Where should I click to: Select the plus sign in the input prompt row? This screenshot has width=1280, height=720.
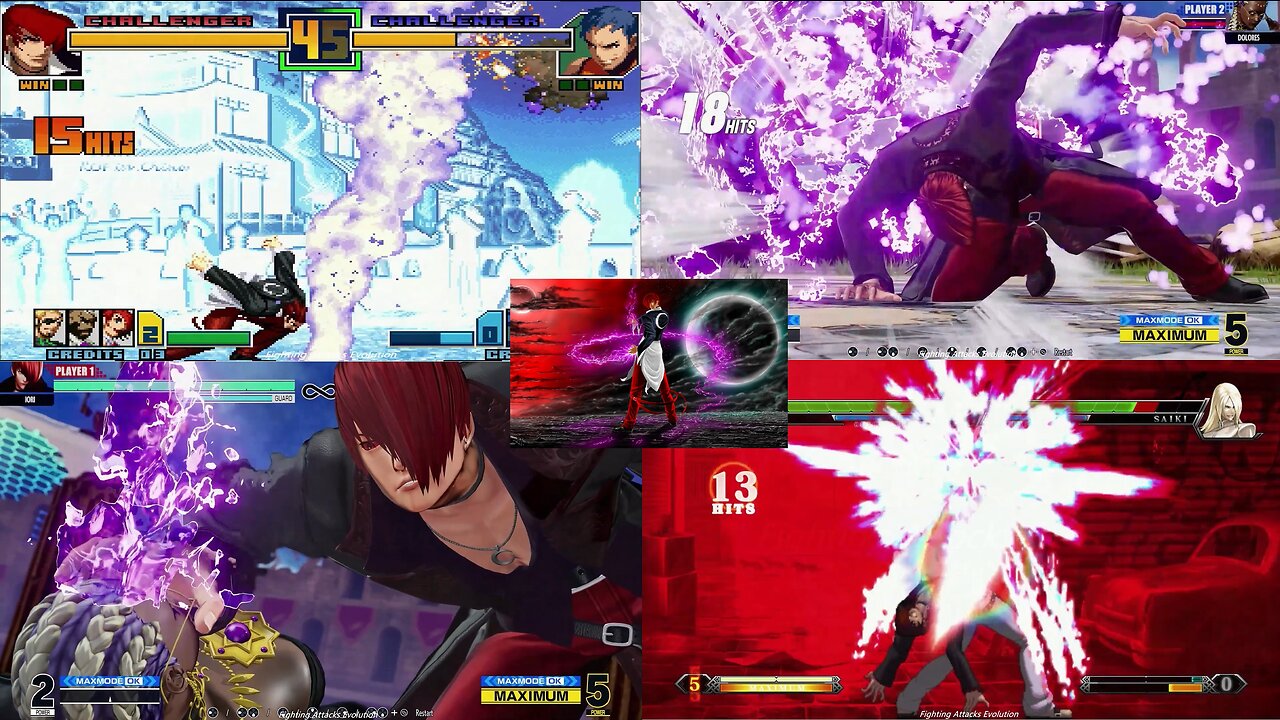(392, 713)
